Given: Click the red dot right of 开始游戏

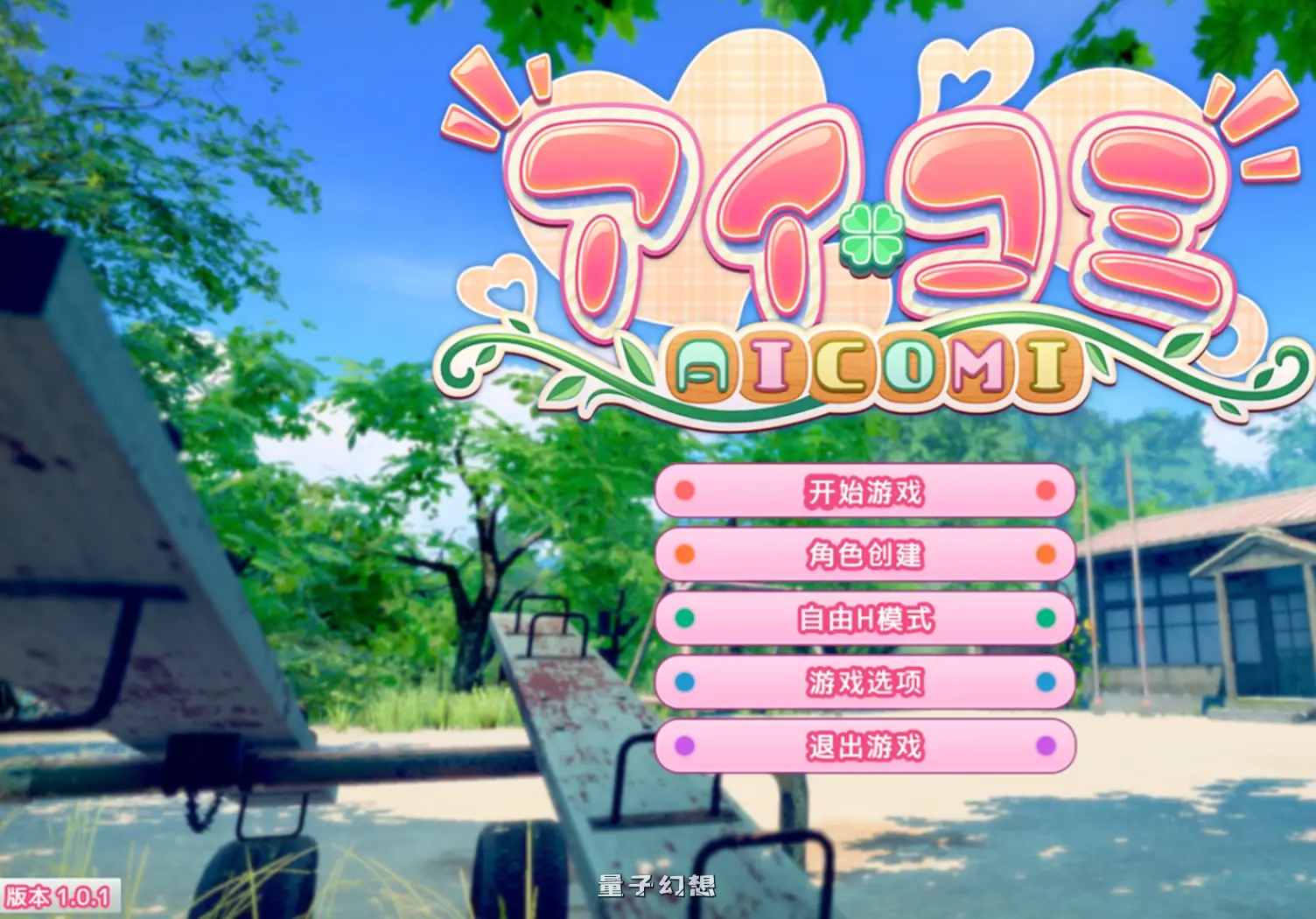Looking at the screenshot, I should tap(1043, 491).
